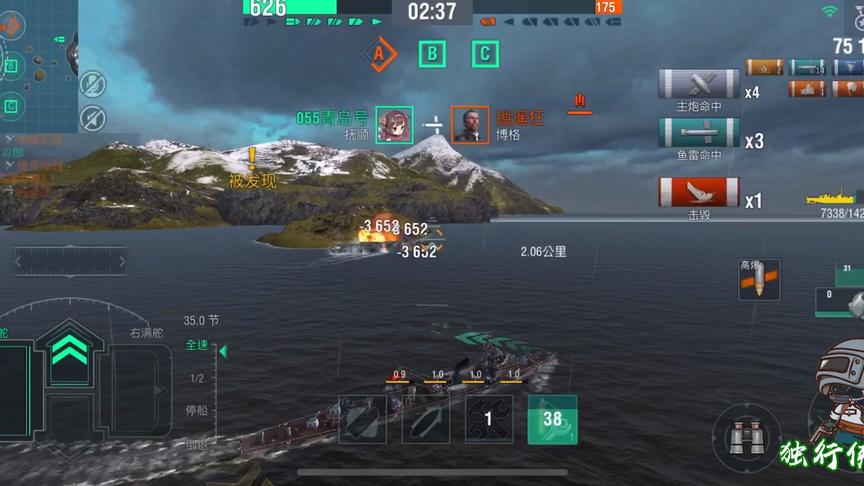The height and width of the screenshot is (486, 864).
Task: Steer hard right with 右满舵
Action: point(146,333)
